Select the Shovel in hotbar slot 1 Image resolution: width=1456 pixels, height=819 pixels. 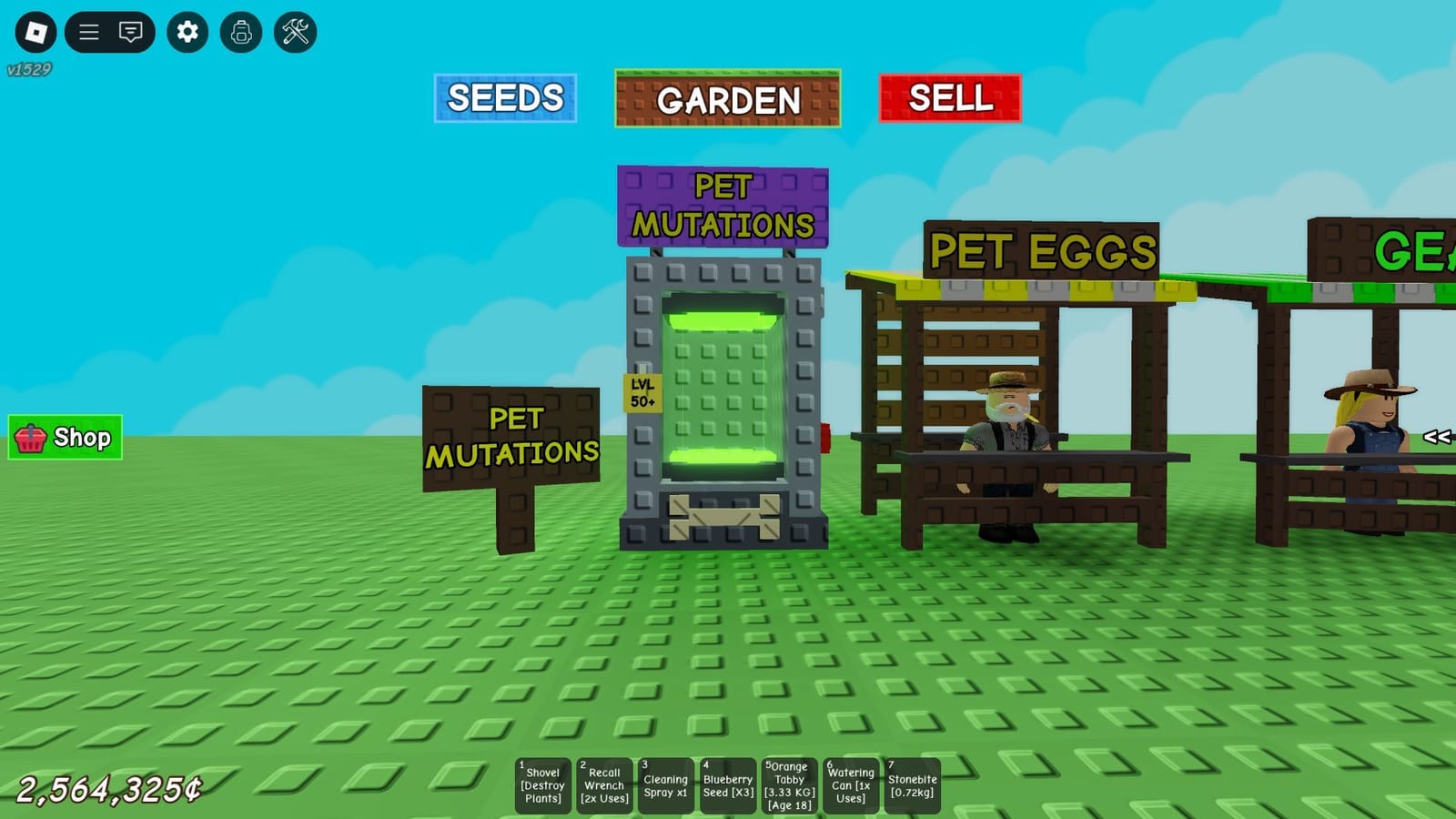coord(542,784)
